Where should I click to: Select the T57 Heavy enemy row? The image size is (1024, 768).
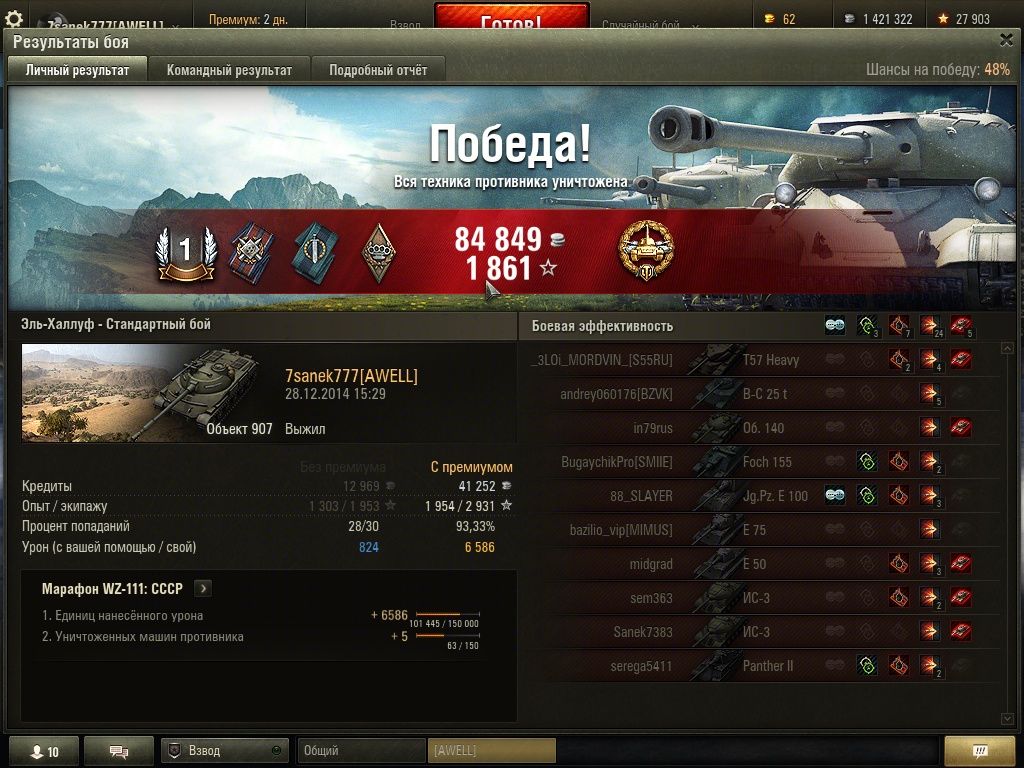[x=760, y=360]
